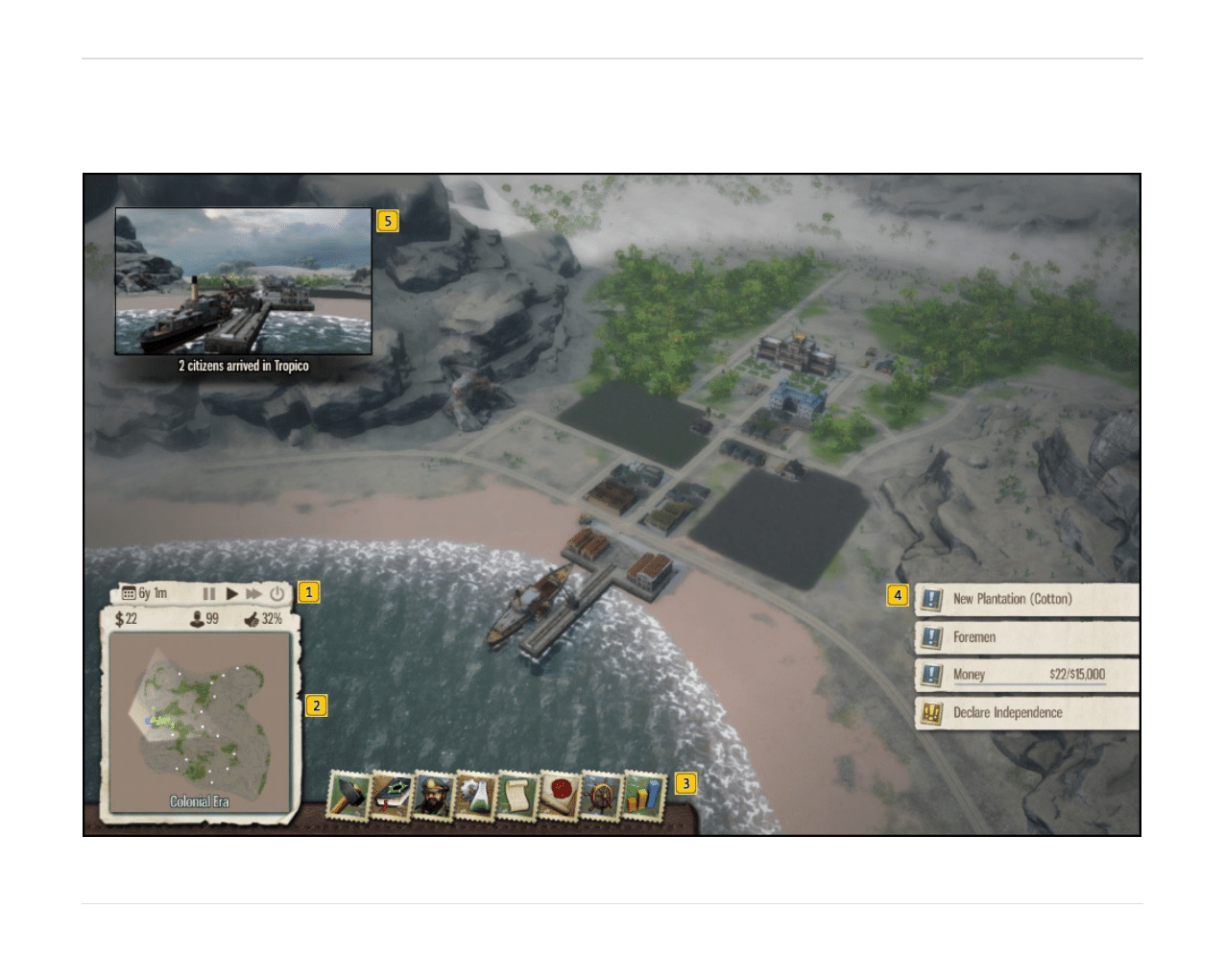Open the red wax seal document icon
Viewport: 1225px width, 980px height.
pyautogui.click(x=560, y=797)
